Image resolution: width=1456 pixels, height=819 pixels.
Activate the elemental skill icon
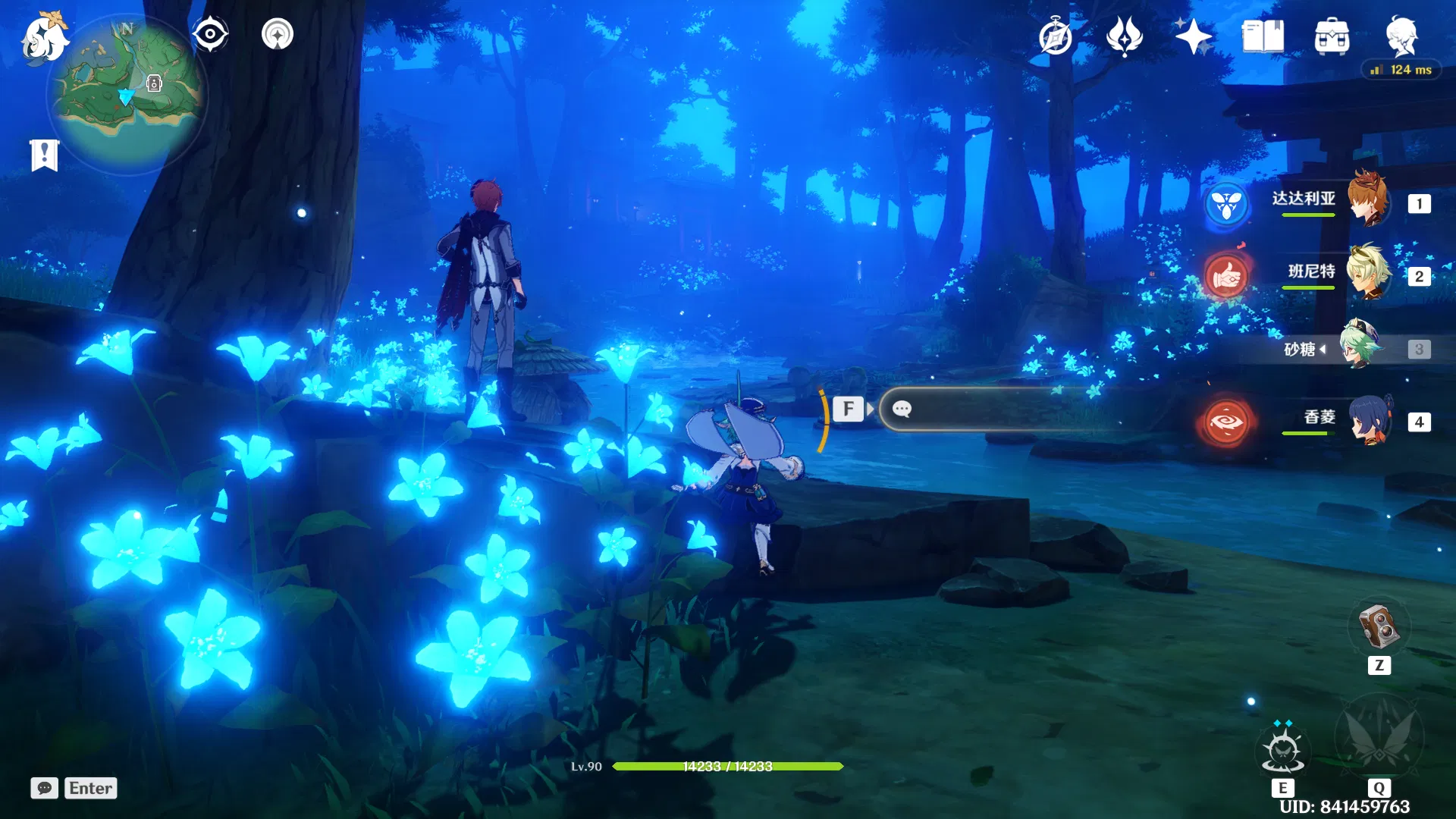[x=1282, y=749]
